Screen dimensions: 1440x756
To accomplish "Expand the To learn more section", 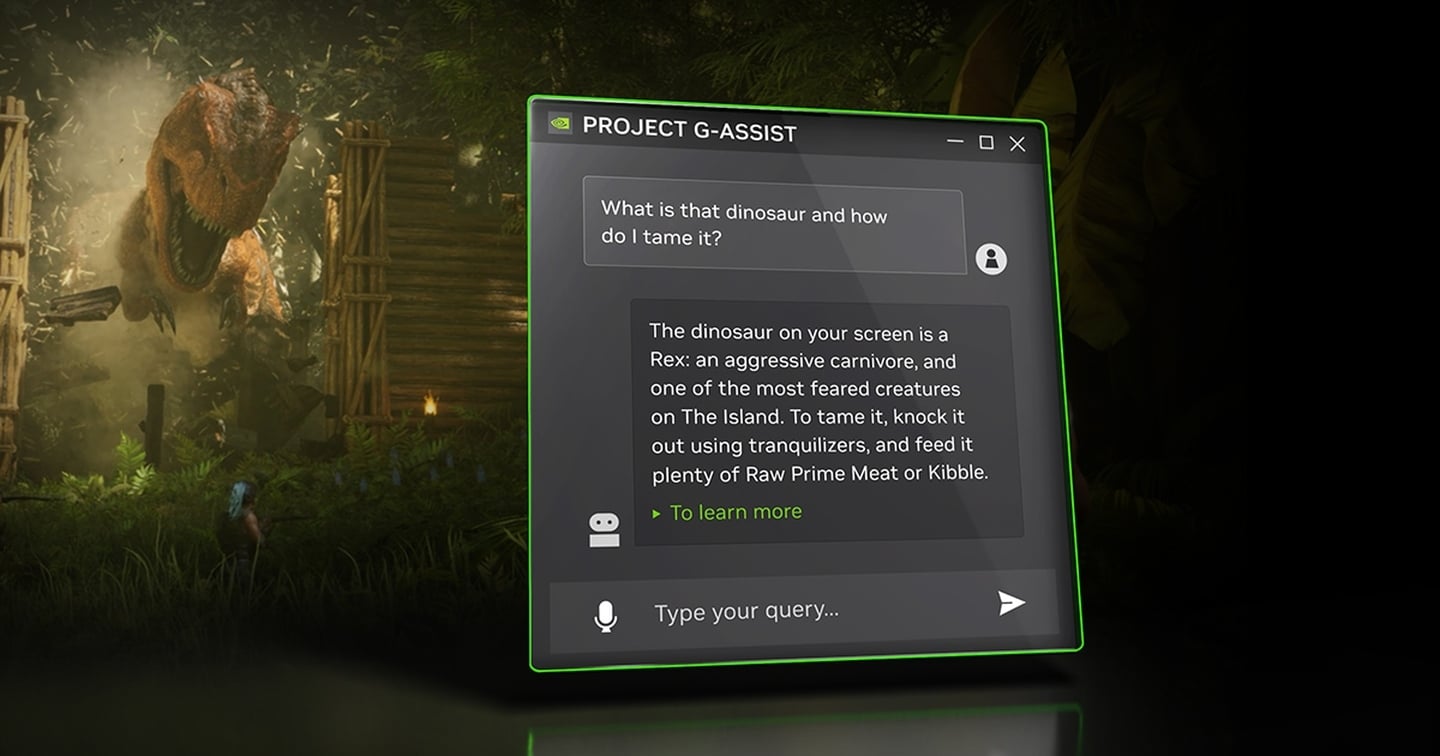I will click(736, 511).
